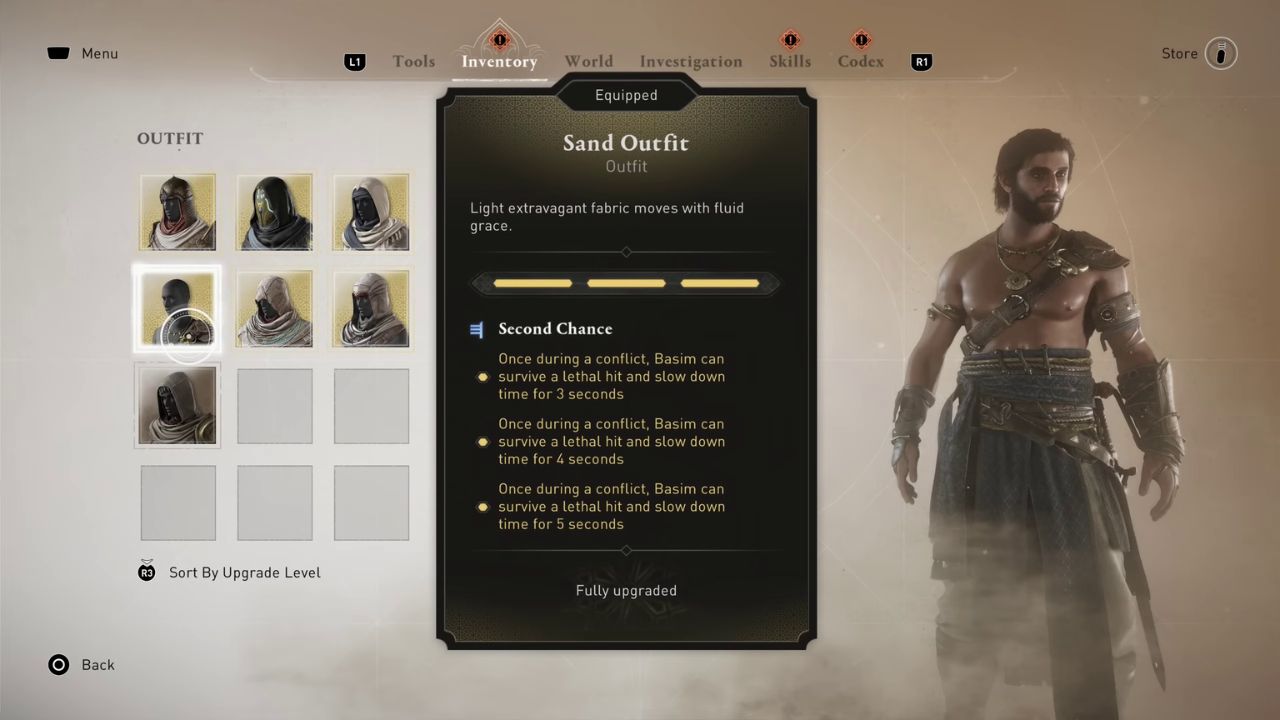Go to the World tab
Screen dimensions: 1280x720
point(588,62)
